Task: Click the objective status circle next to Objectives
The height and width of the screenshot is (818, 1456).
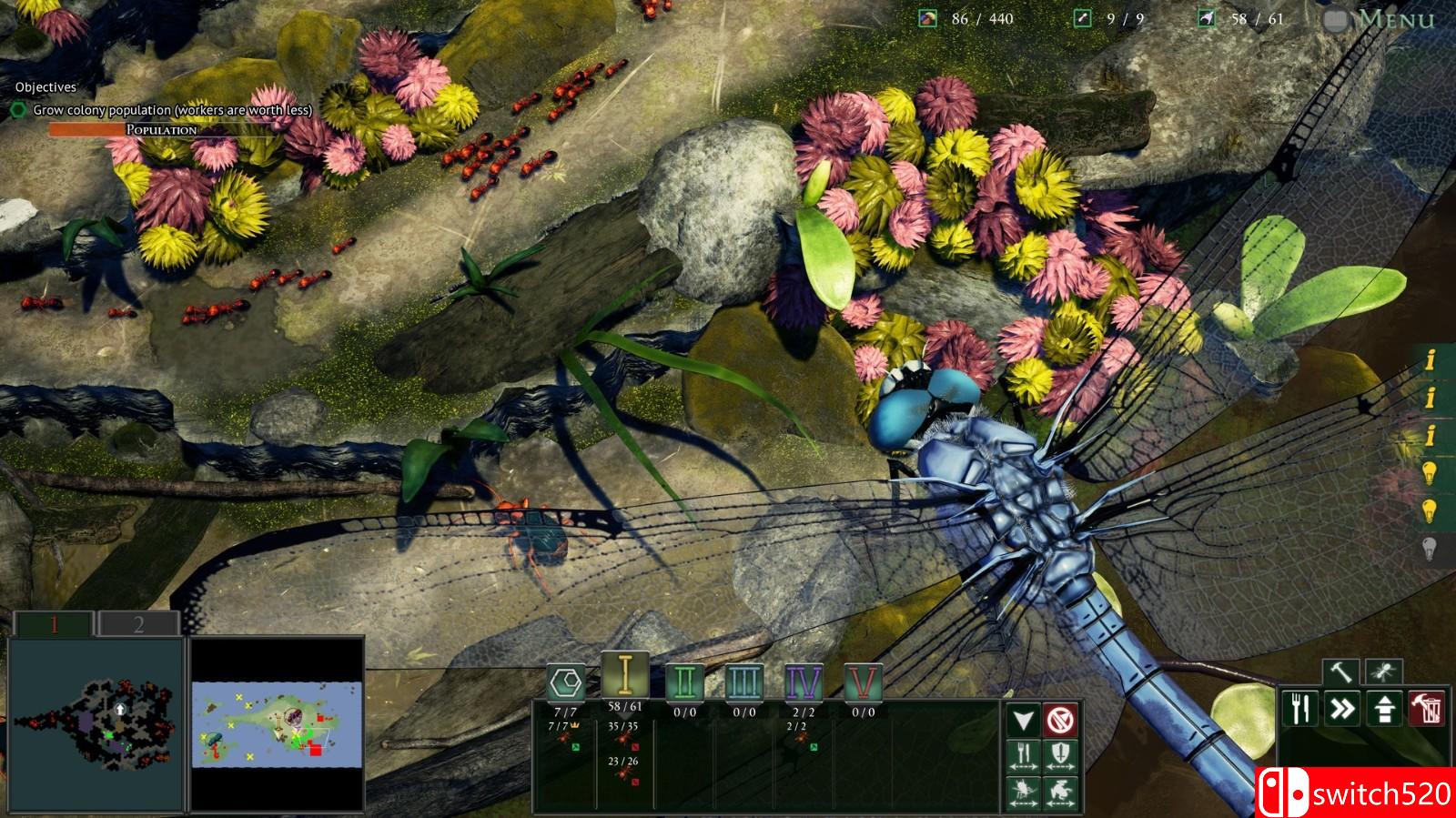Action: click(x=20, y=107)
